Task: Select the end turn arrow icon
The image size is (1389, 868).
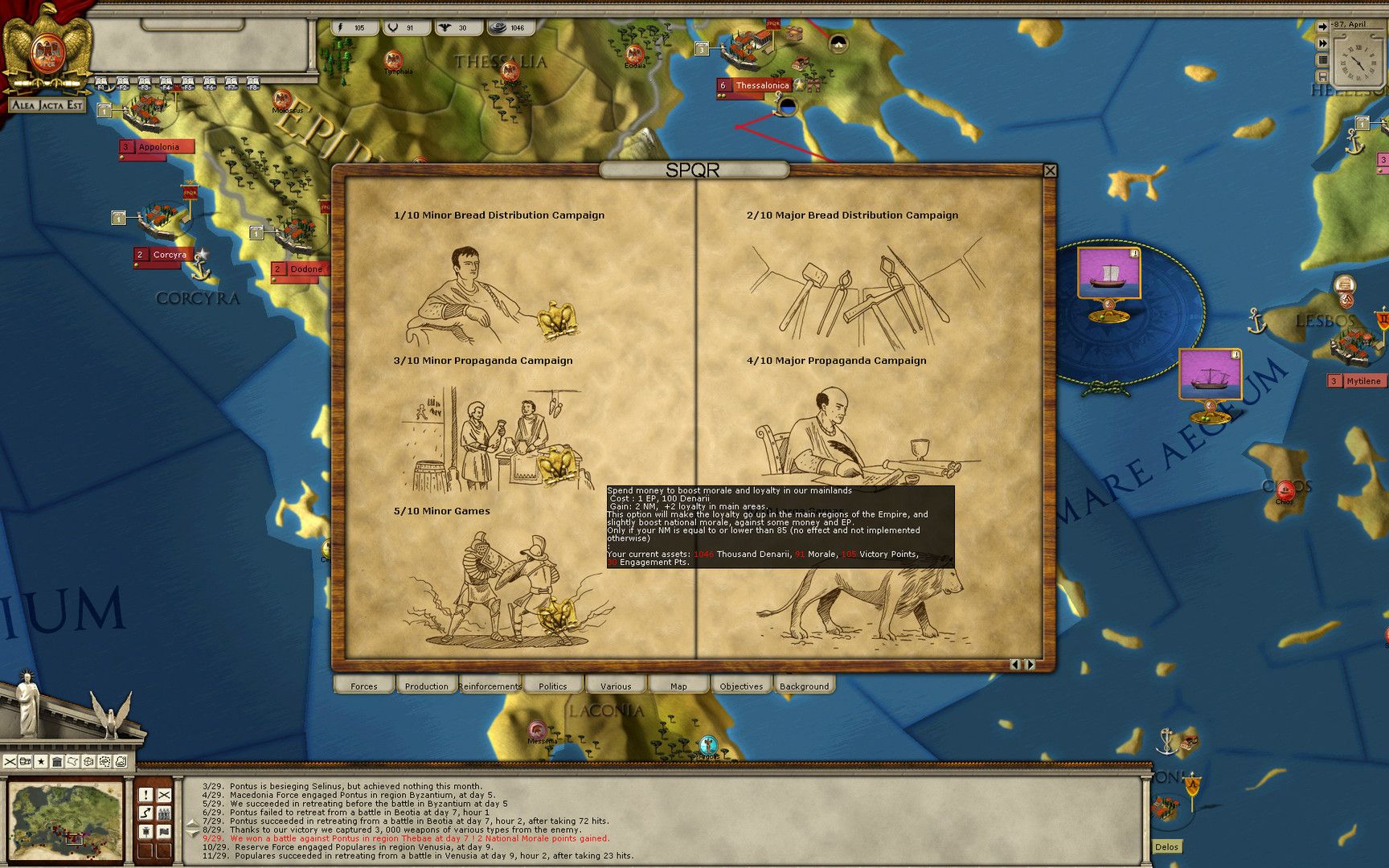Action: click(x=1322, y=26)
